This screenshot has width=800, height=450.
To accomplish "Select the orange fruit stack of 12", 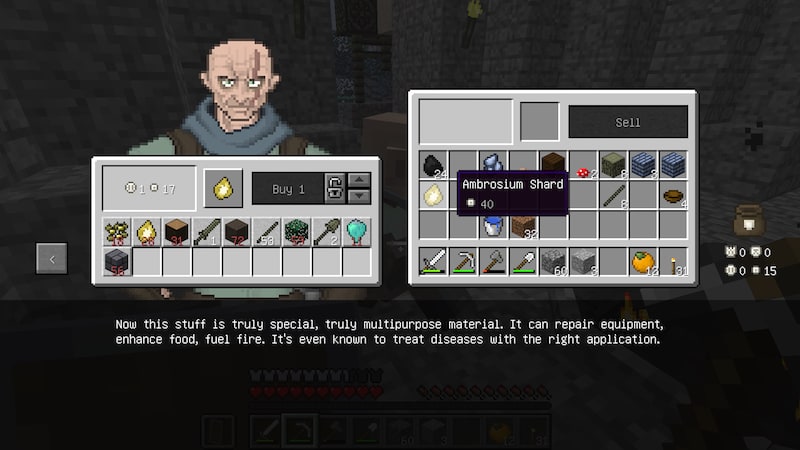I will 643,262.
